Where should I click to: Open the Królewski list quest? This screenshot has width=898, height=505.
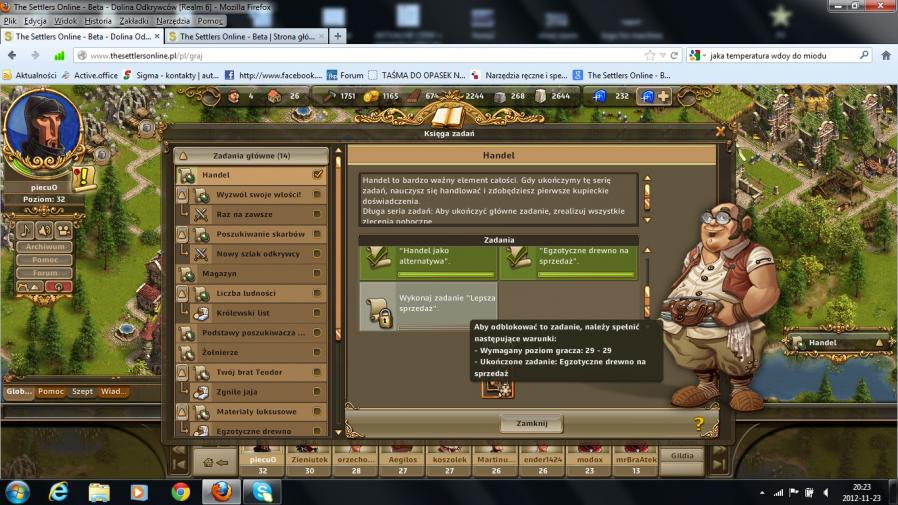click(258, 313)
